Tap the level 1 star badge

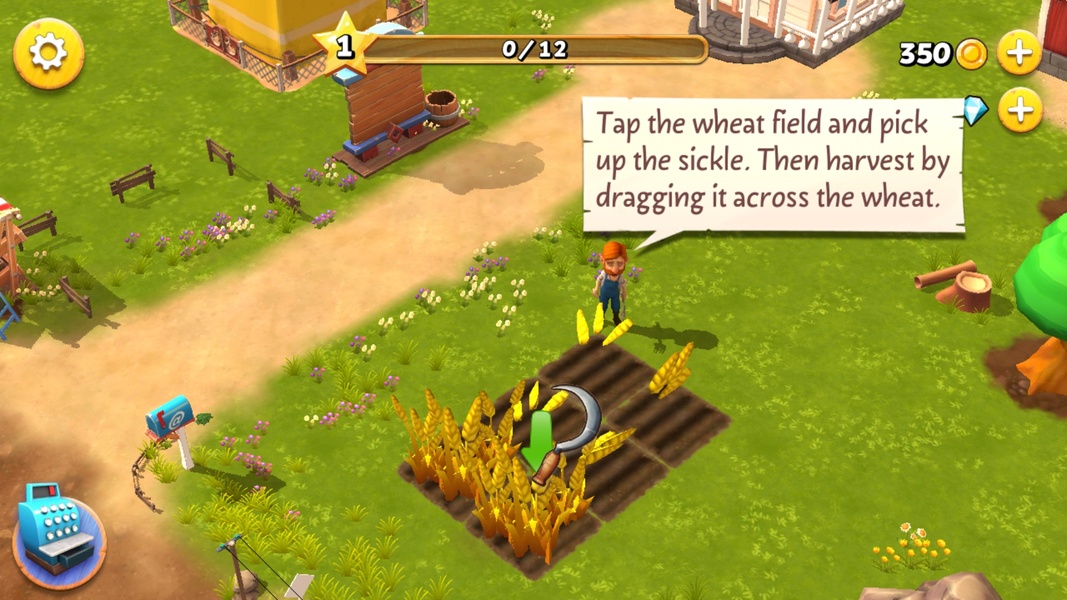tap(344, 46)
